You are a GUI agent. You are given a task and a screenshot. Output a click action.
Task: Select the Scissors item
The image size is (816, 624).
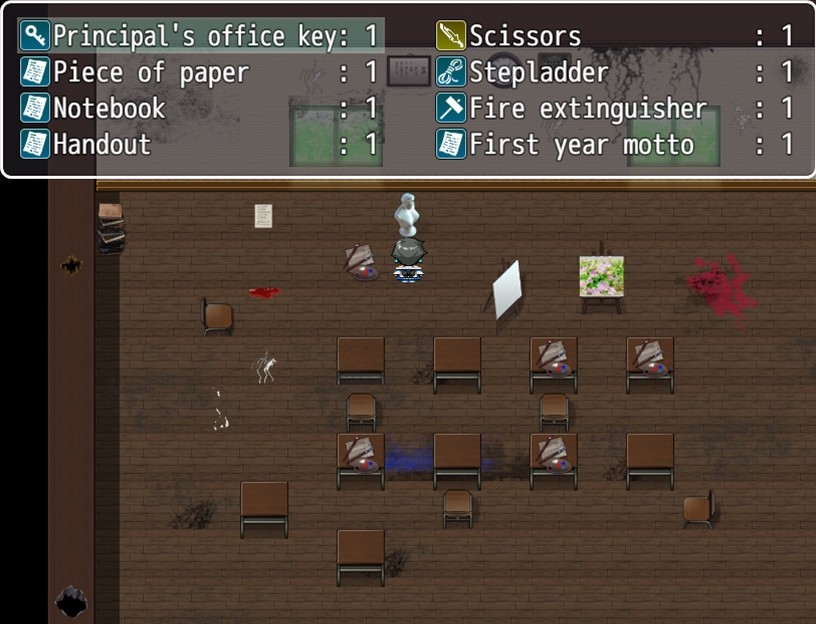click(x=615, y=36)
